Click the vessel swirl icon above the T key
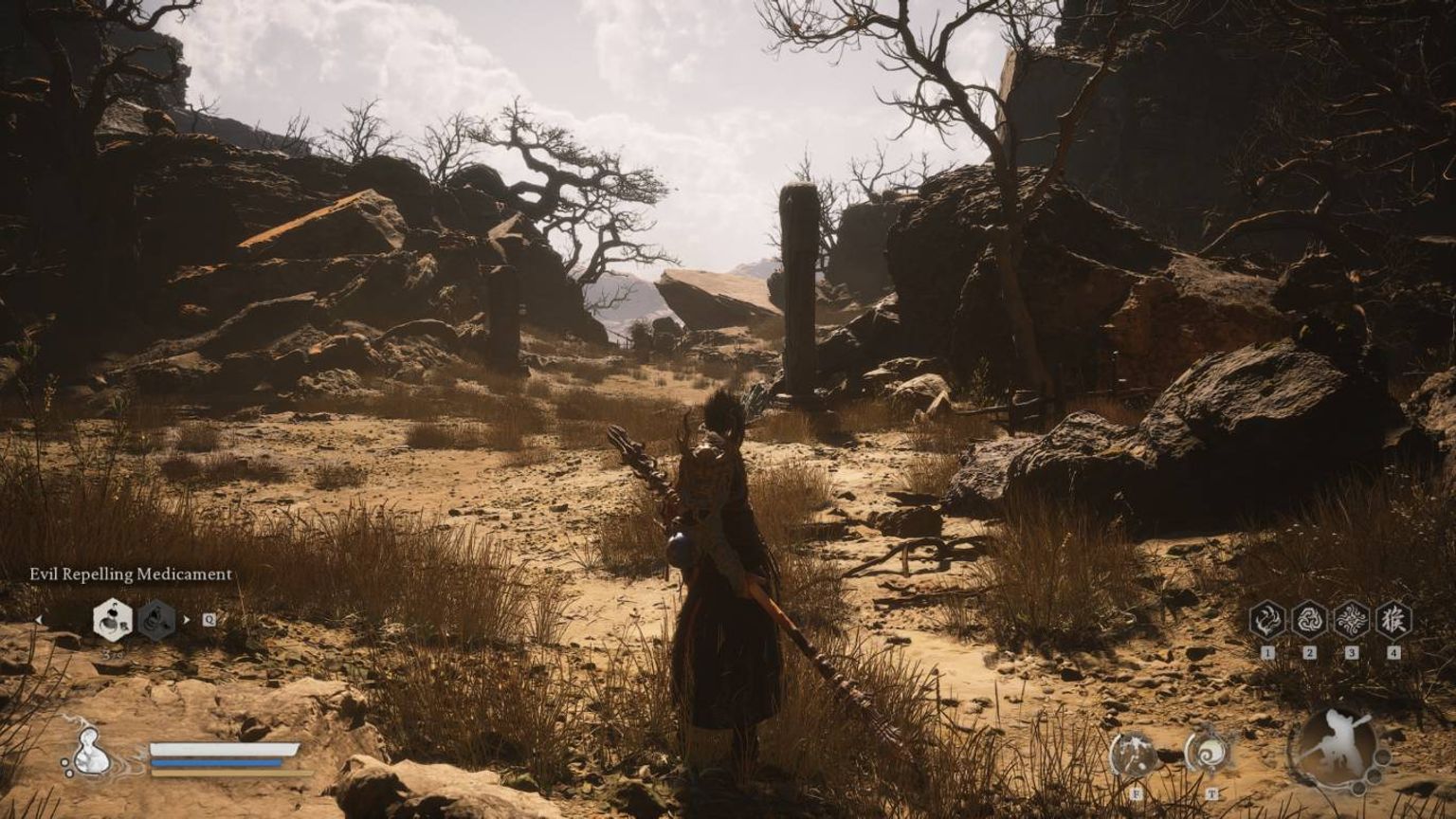Screen dimensions: 1456x819 (1207, 751)
